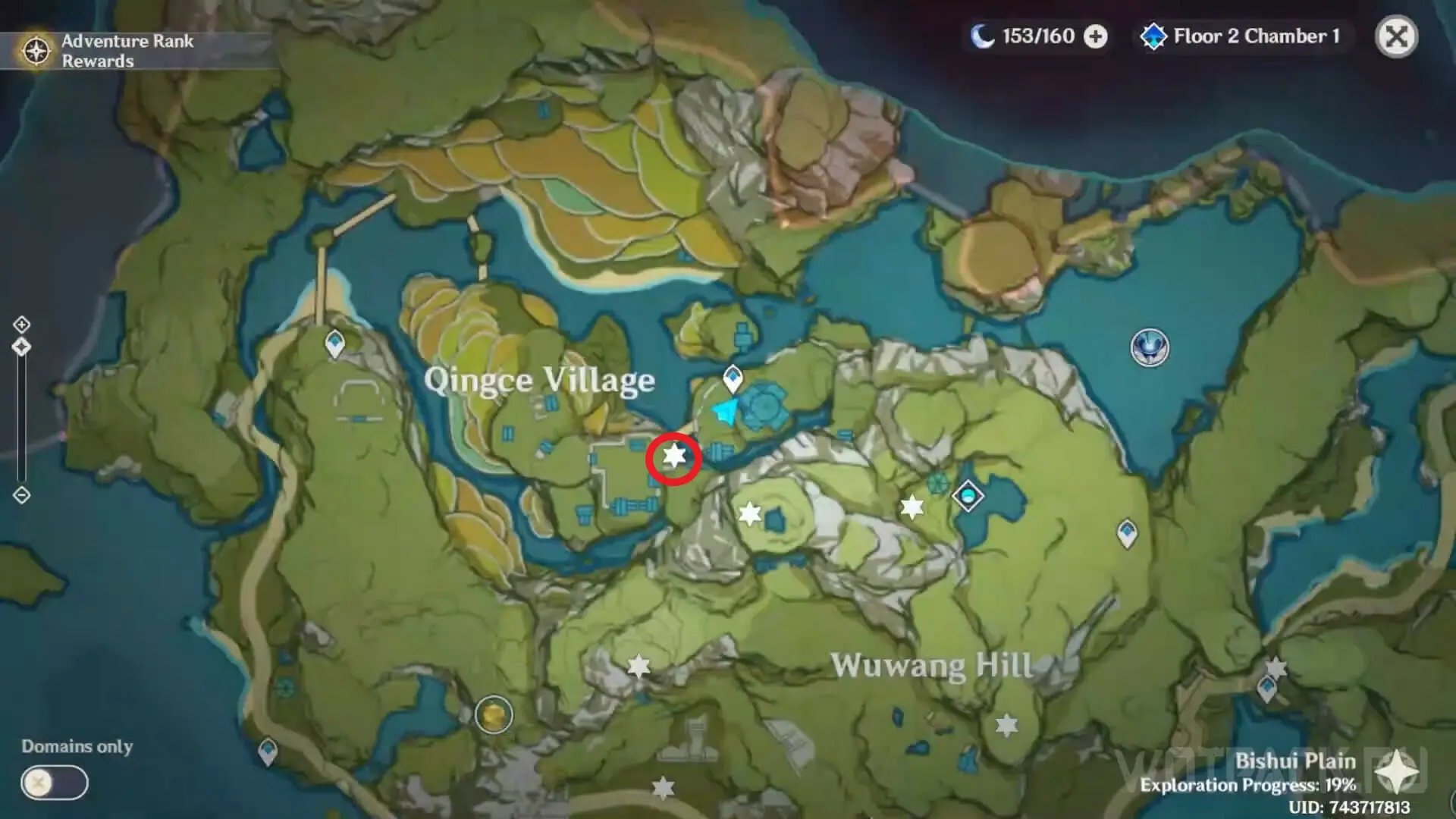Add Original Resin with the plus button
The image size is (1456, 819).
point(1095,36)
